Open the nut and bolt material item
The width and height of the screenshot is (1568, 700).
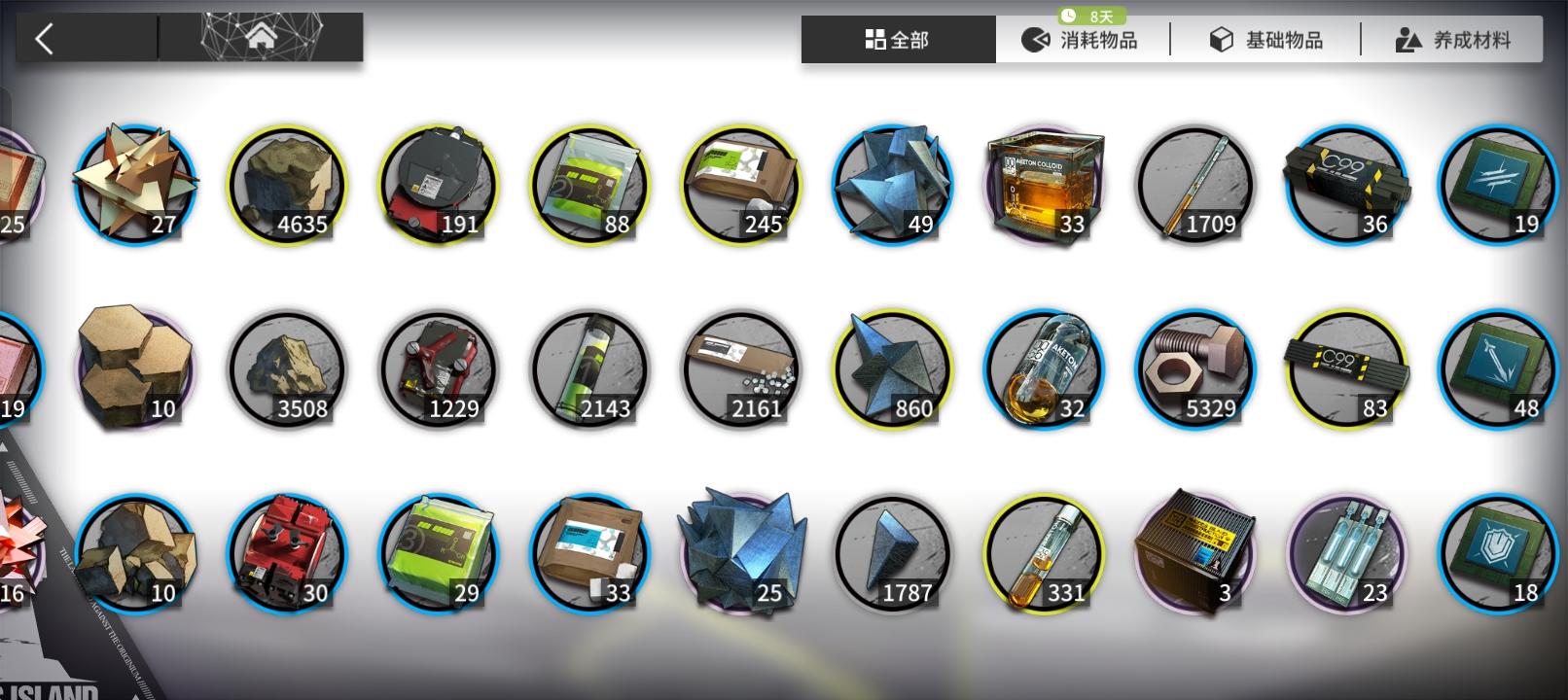pos(1194,369)
